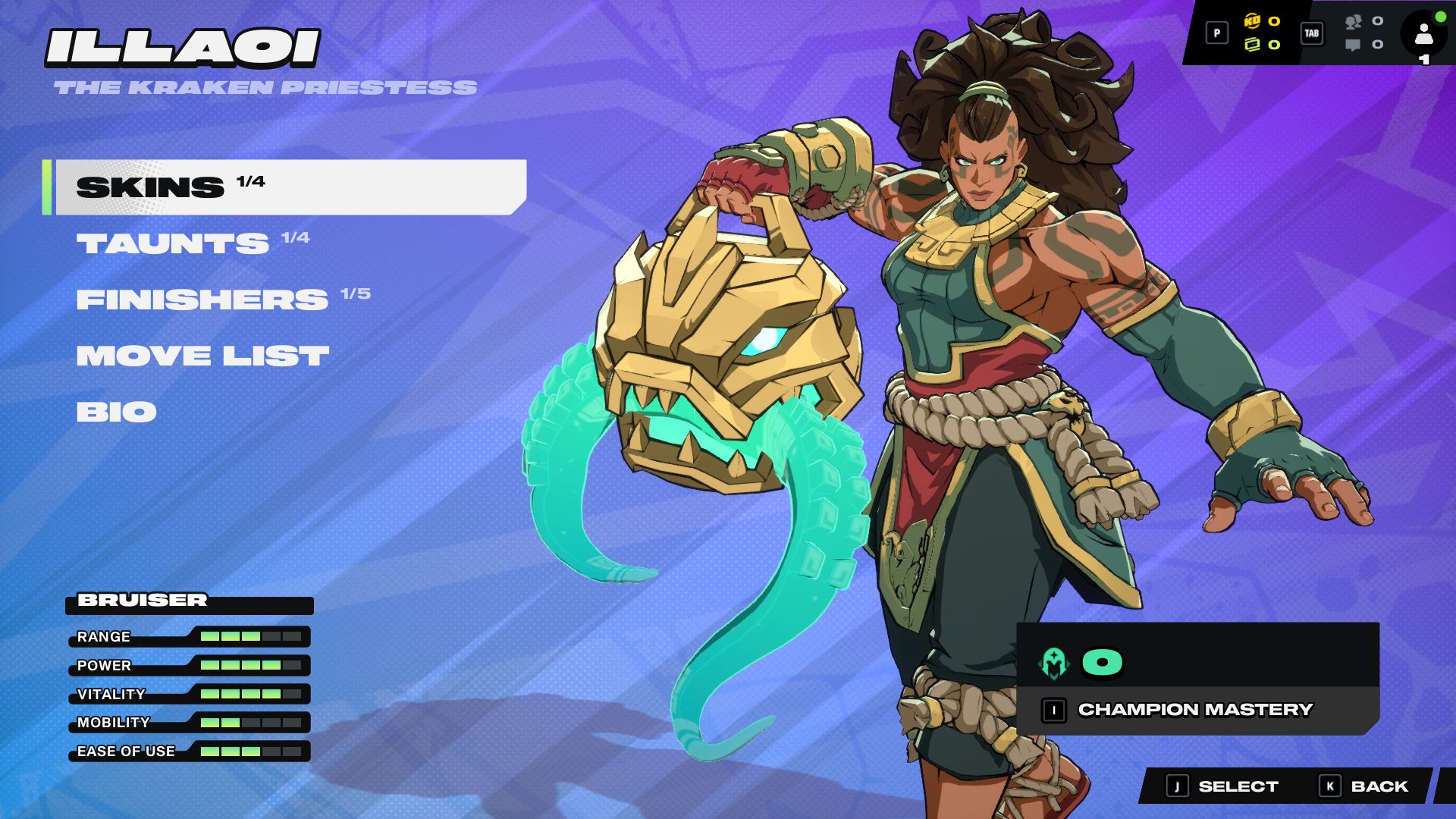Viewport: 1456px width, 819px height.
Task: Open the friends list icon
Action: pos(1354,22)
